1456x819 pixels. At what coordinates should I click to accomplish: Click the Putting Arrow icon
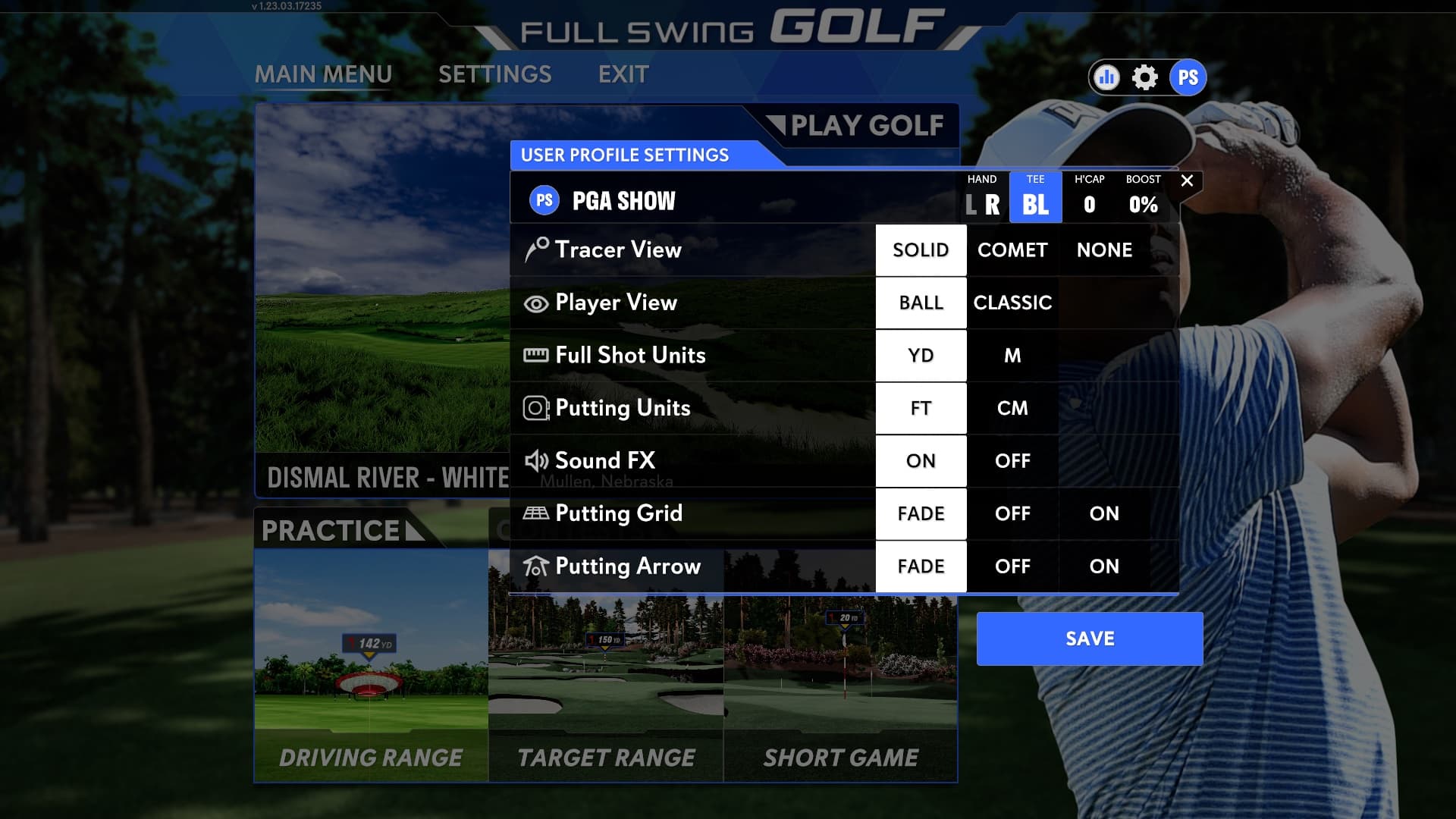(537, 566)
